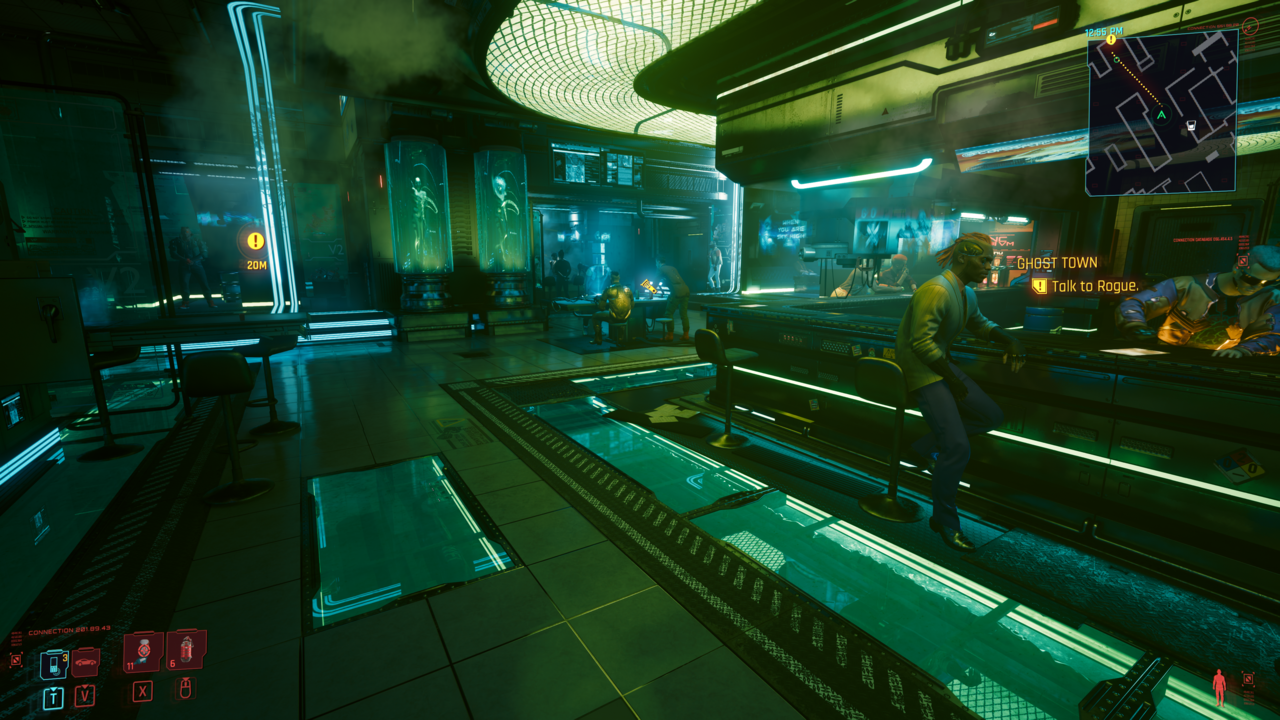Click the yellow quest marker on the minimap

coord(1111,39)
